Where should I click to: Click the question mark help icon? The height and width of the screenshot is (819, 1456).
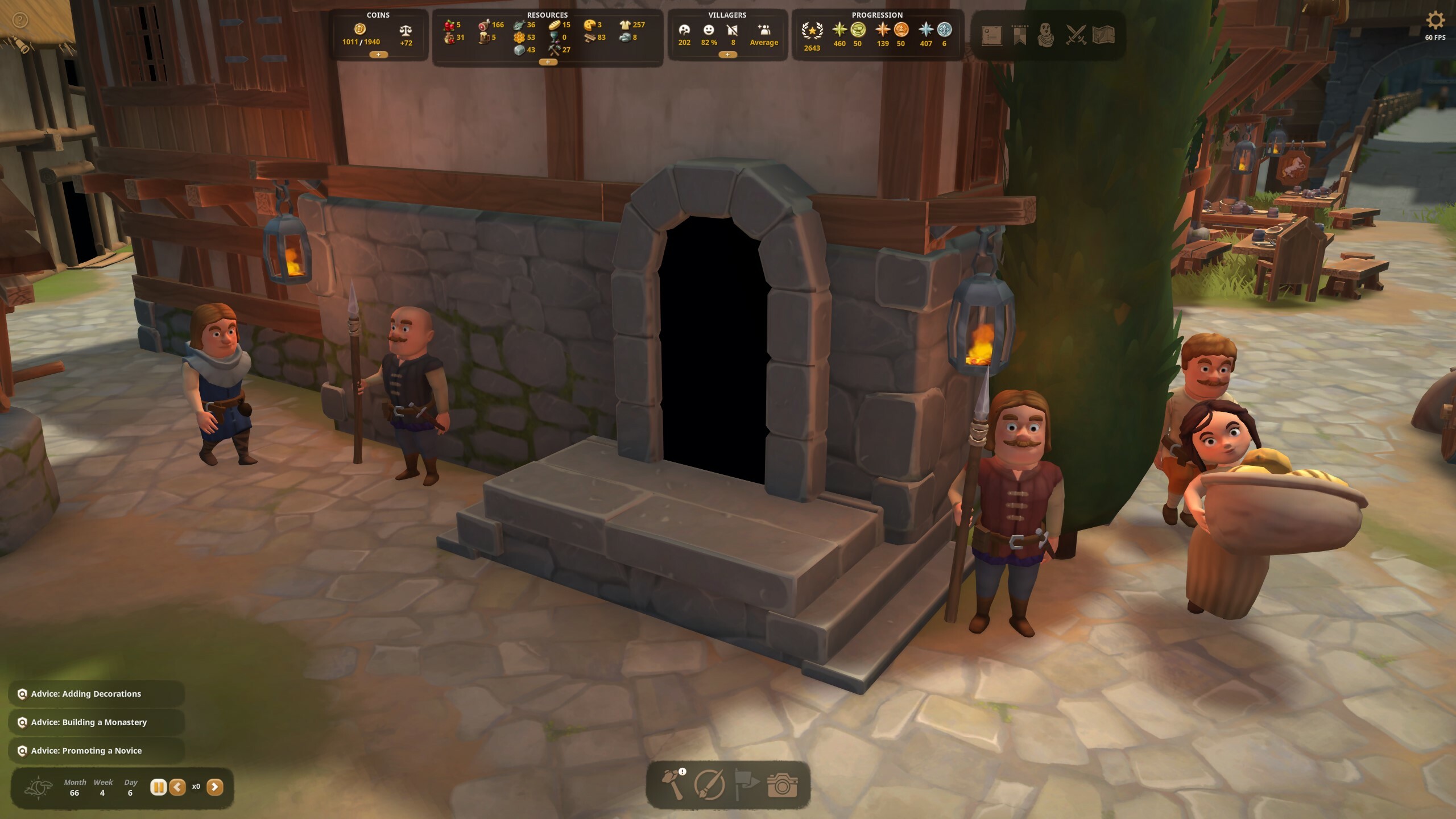click(x=20, y=21)
